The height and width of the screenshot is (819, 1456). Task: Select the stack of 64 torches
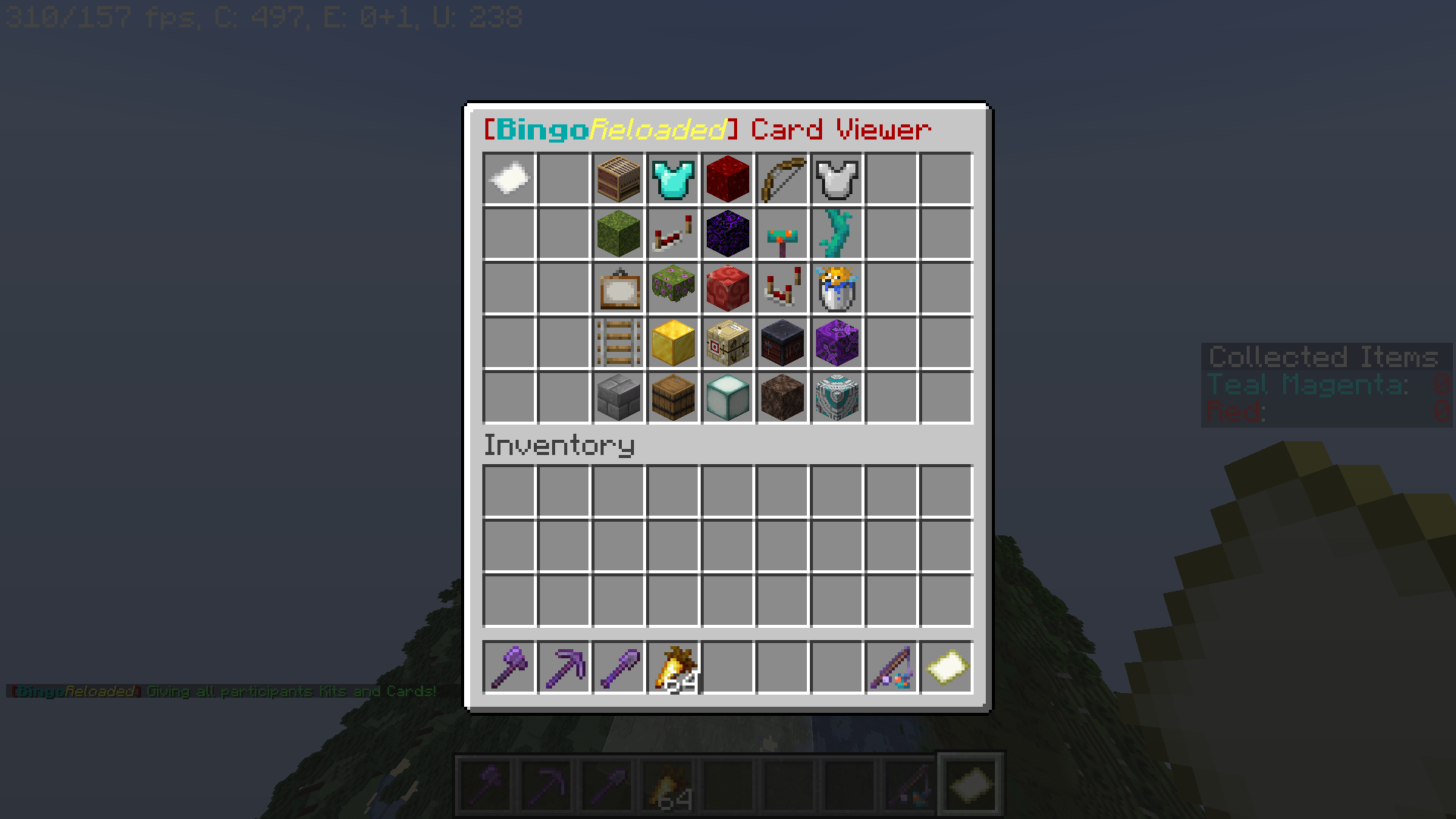tap(672, 665)
